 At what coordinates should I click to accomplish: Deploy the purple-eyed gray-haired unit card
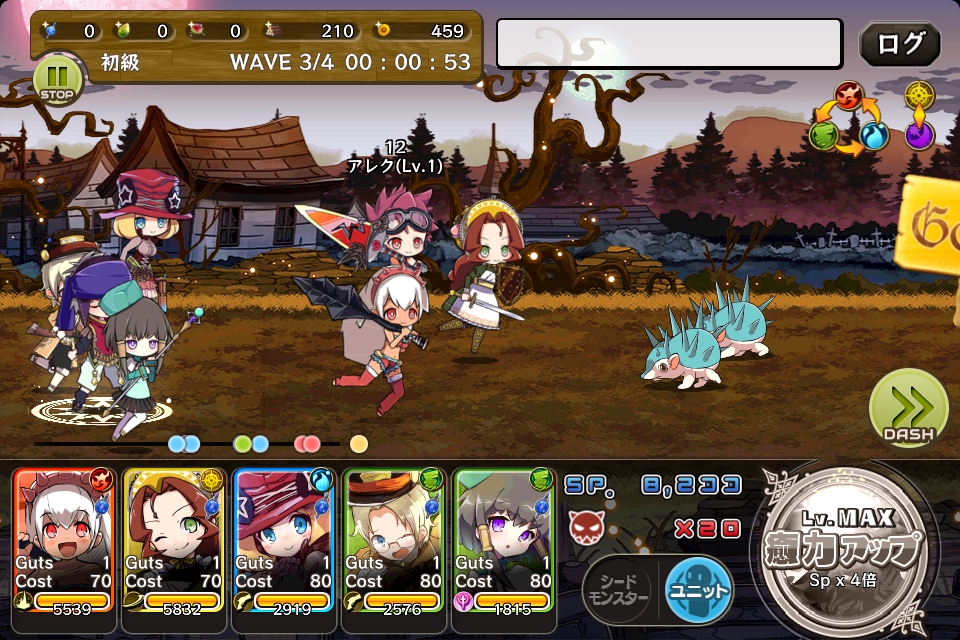pos(503,538)
